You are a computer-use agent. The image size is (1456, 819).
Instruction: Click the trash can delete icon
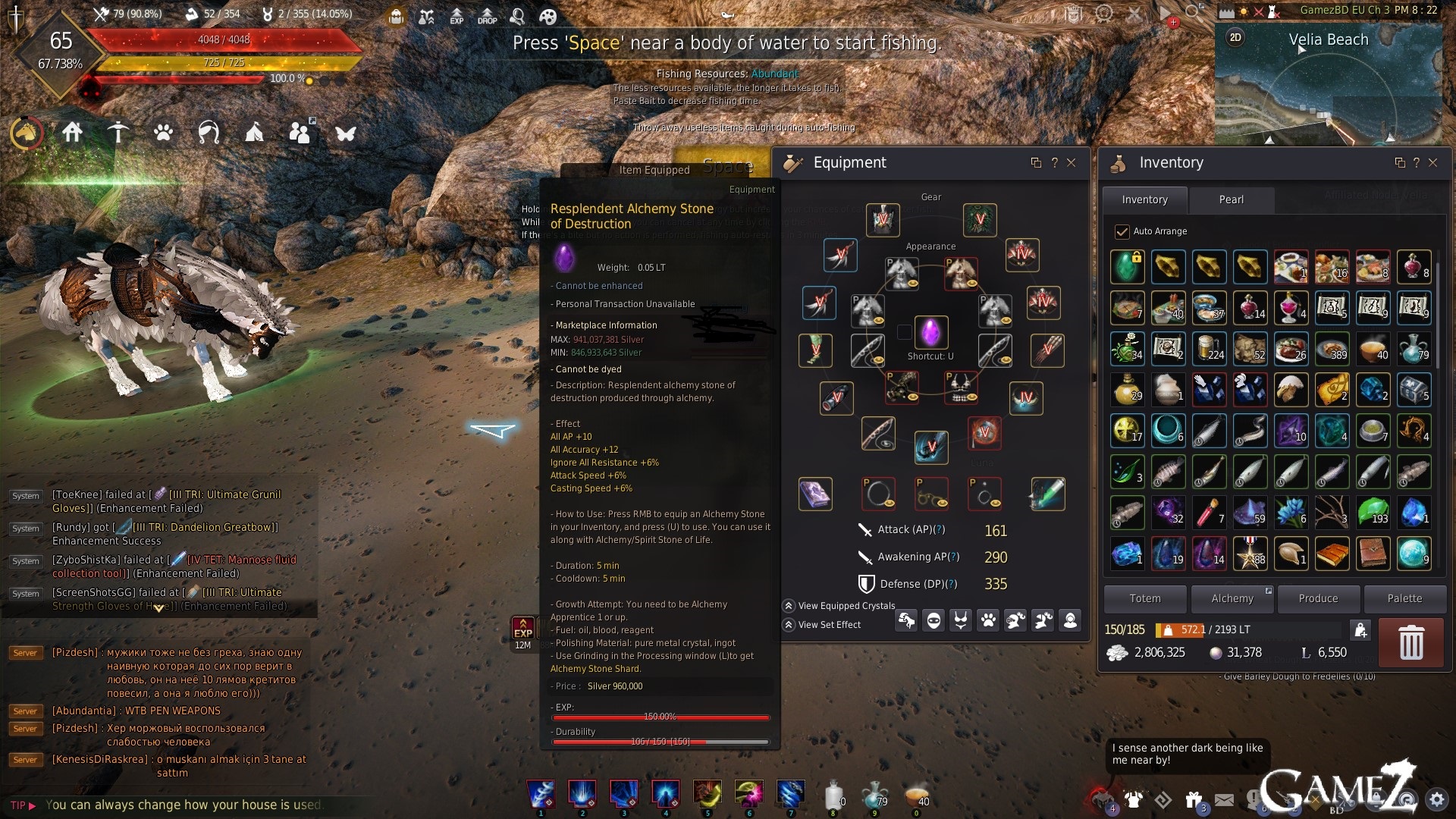1410,642
